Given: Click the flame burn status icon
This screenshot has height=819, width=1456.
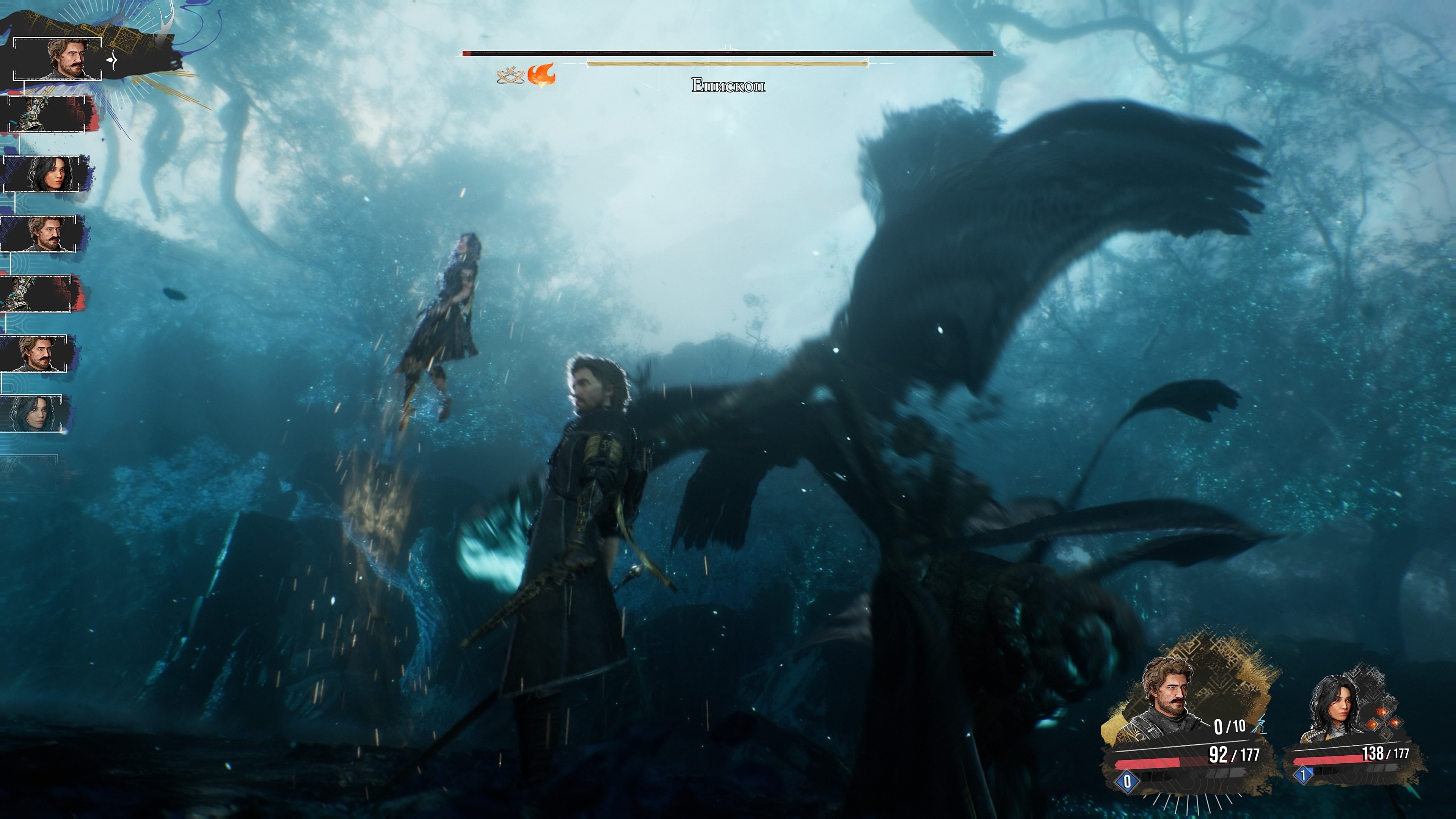Looking at the screenshot, I should point(541,74).
